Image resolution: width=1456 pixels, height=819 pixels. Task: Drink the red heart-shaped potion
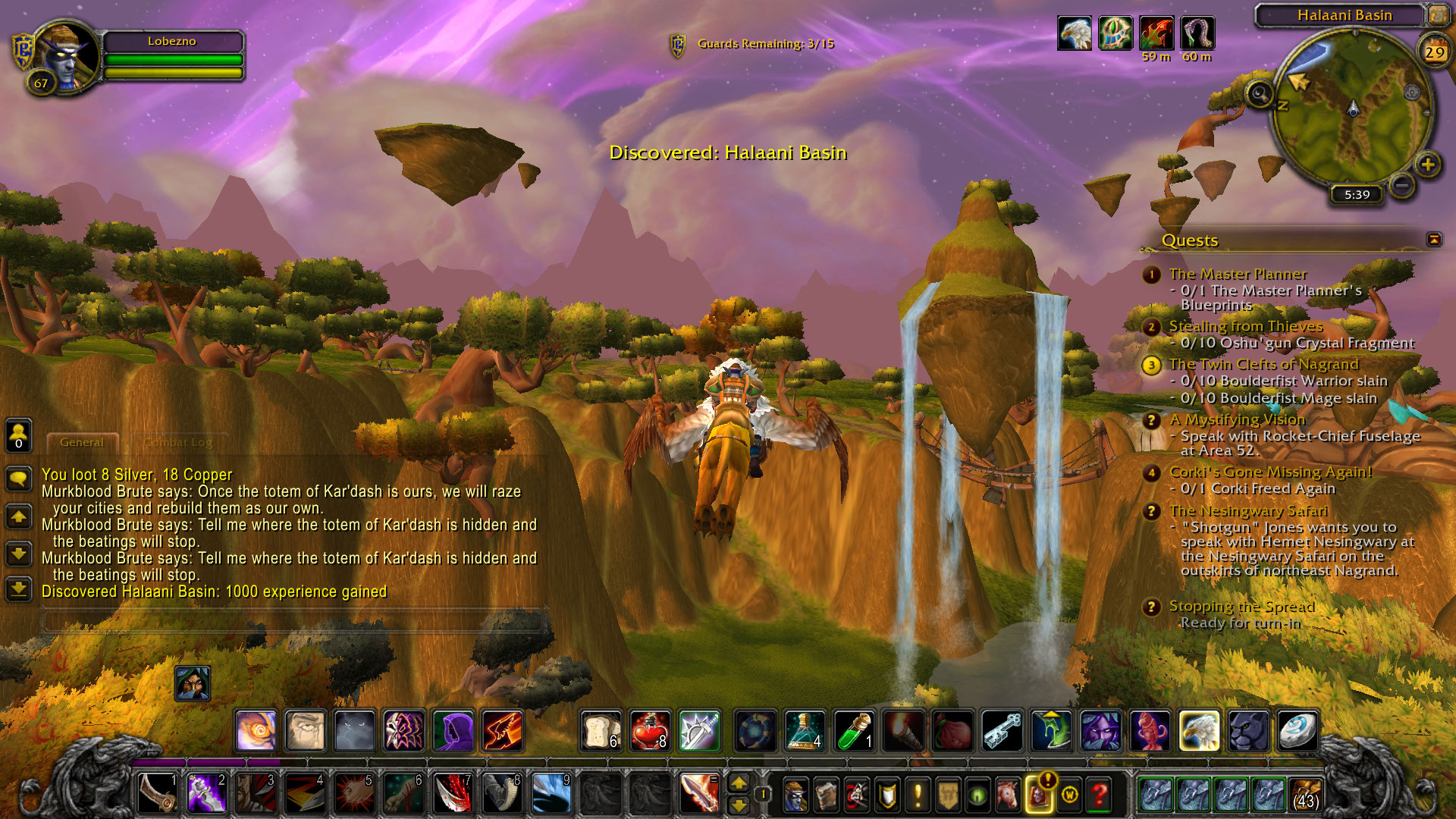650,731
